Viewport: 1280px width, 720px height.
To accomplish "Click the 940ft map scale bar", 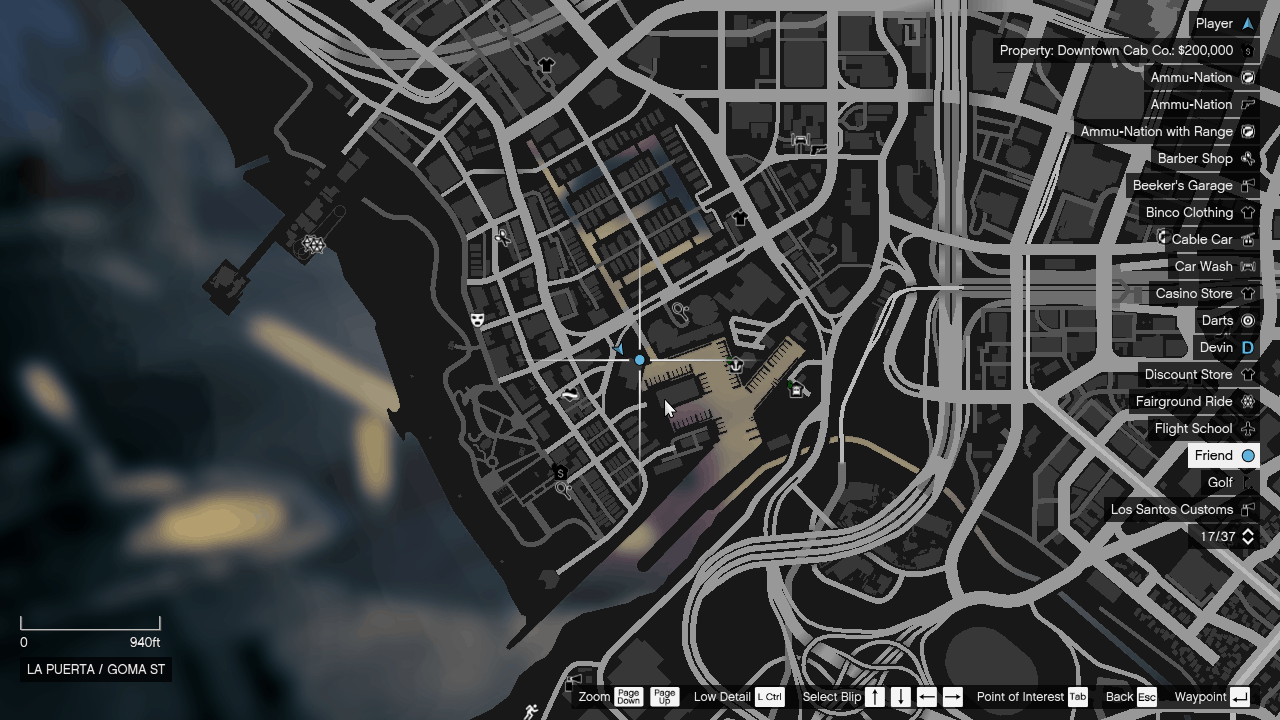I will [x=90, y=625].
